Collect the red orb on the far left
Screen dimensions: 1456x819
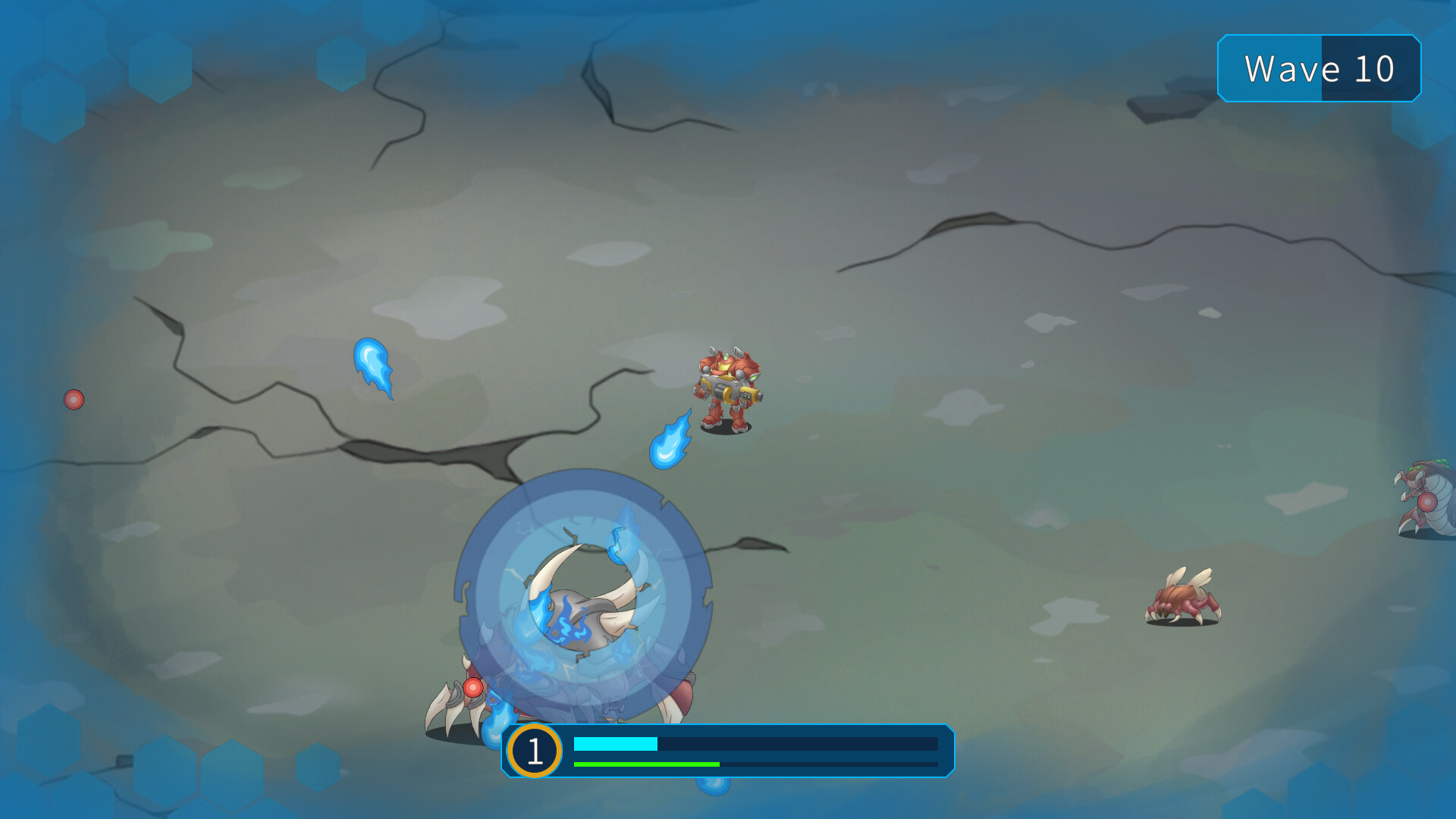74,400
